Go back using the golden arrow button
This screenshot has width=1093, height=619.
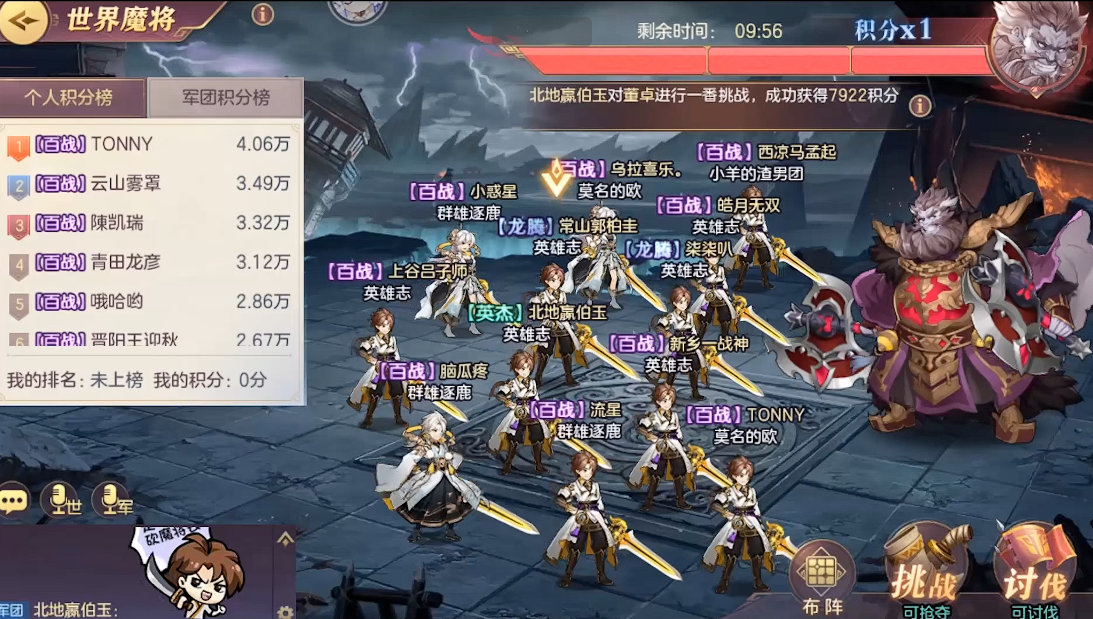pyautogui.click(x=24, y=21)
